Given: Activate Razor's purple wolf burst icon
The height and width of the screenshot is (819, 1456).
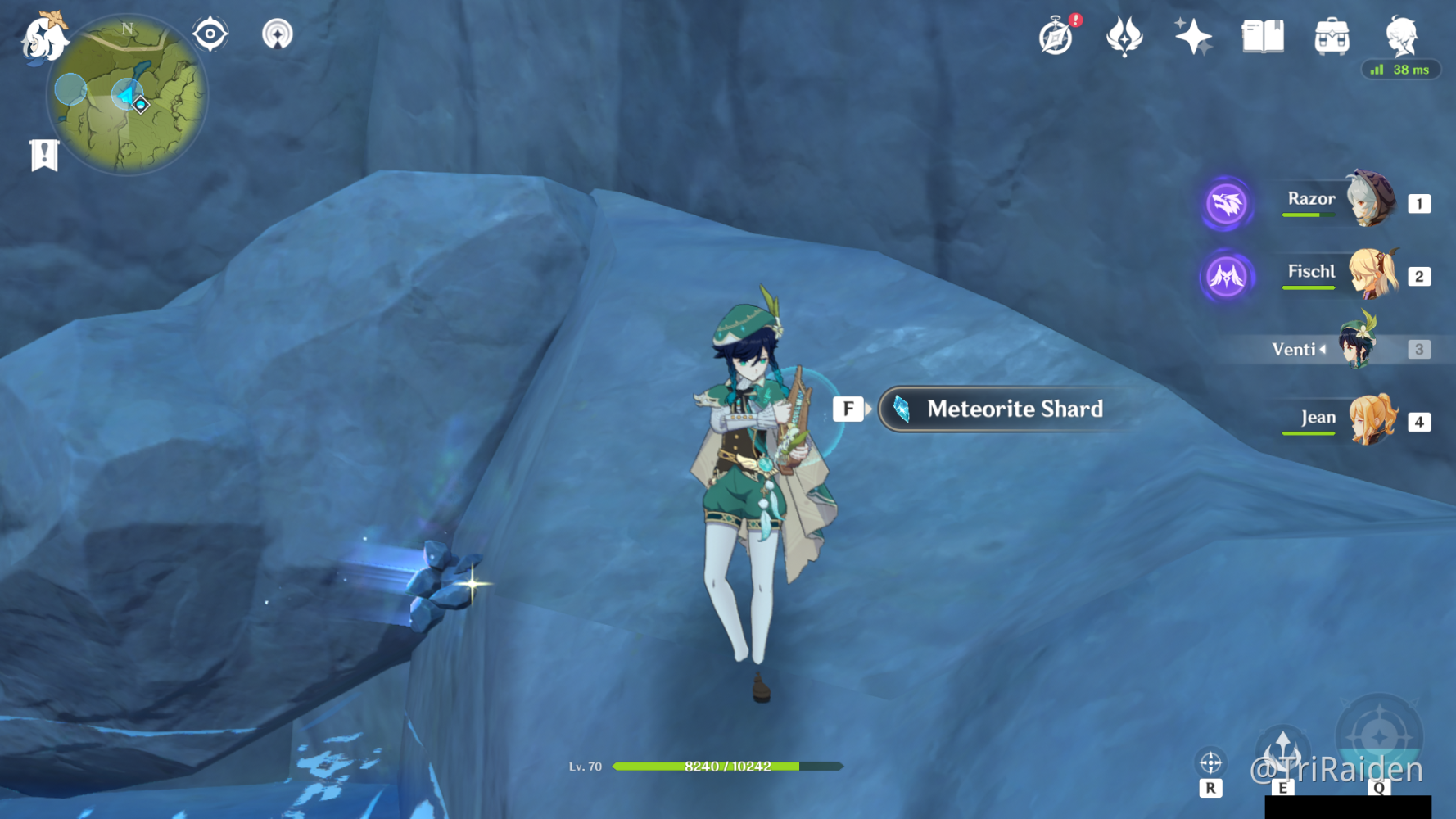Looking at the screenshot, I should click(x=1227, y=203).
